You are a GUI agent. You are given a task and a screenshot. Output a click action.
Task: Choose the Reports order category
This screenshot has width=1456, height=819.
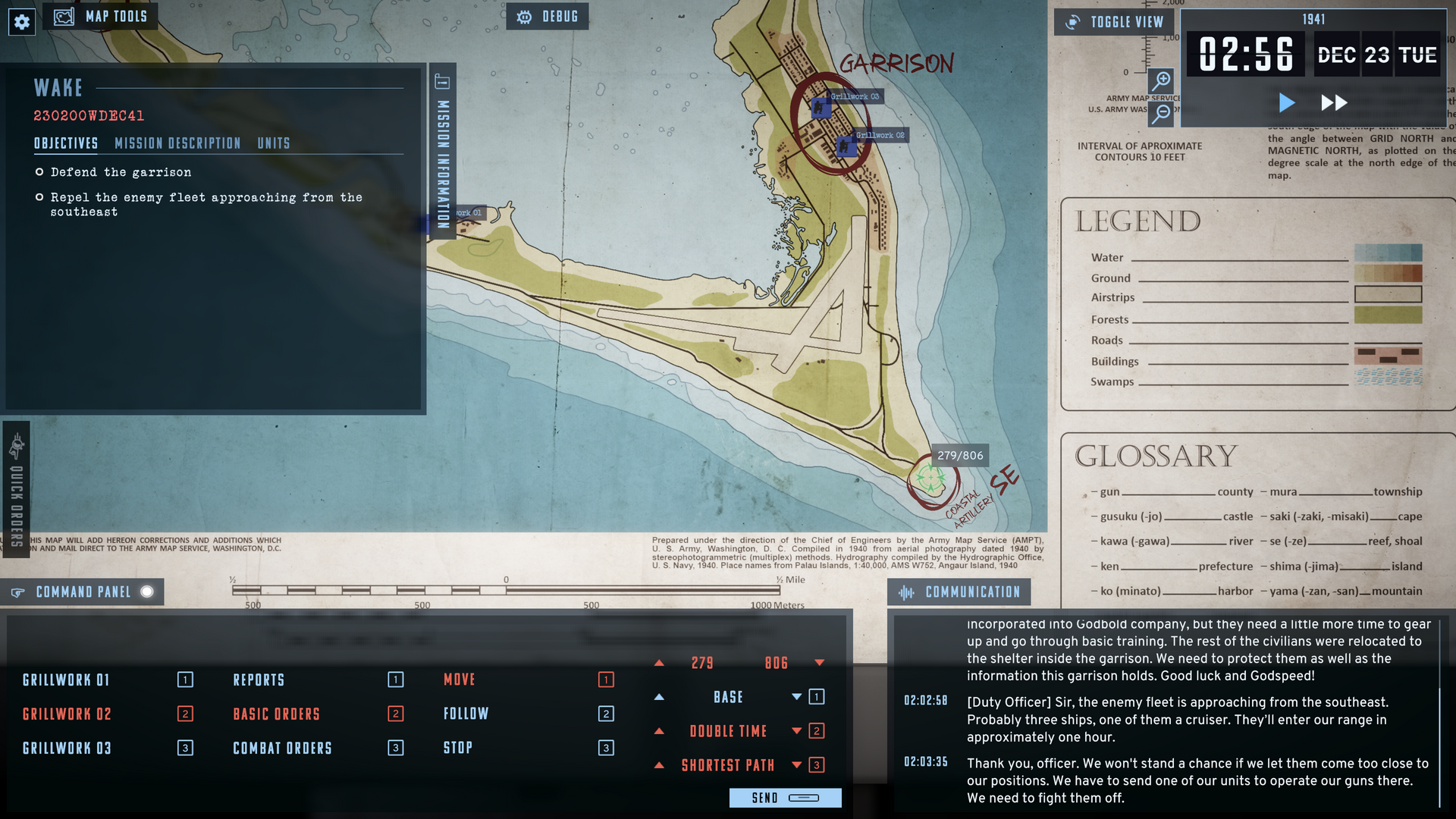[259, 680]
